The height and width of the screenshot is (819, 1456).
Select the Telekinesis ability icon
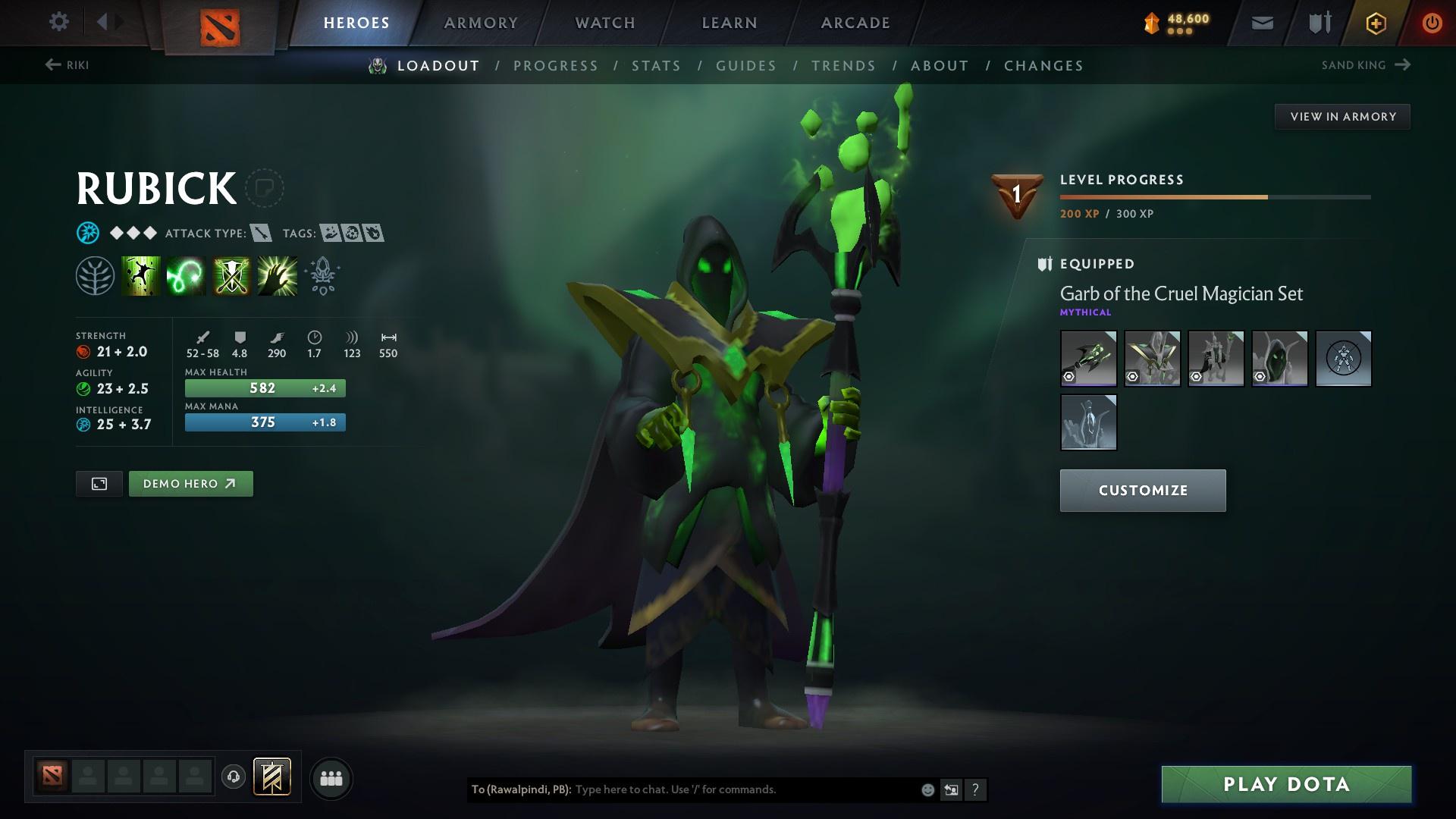[141, 275]
